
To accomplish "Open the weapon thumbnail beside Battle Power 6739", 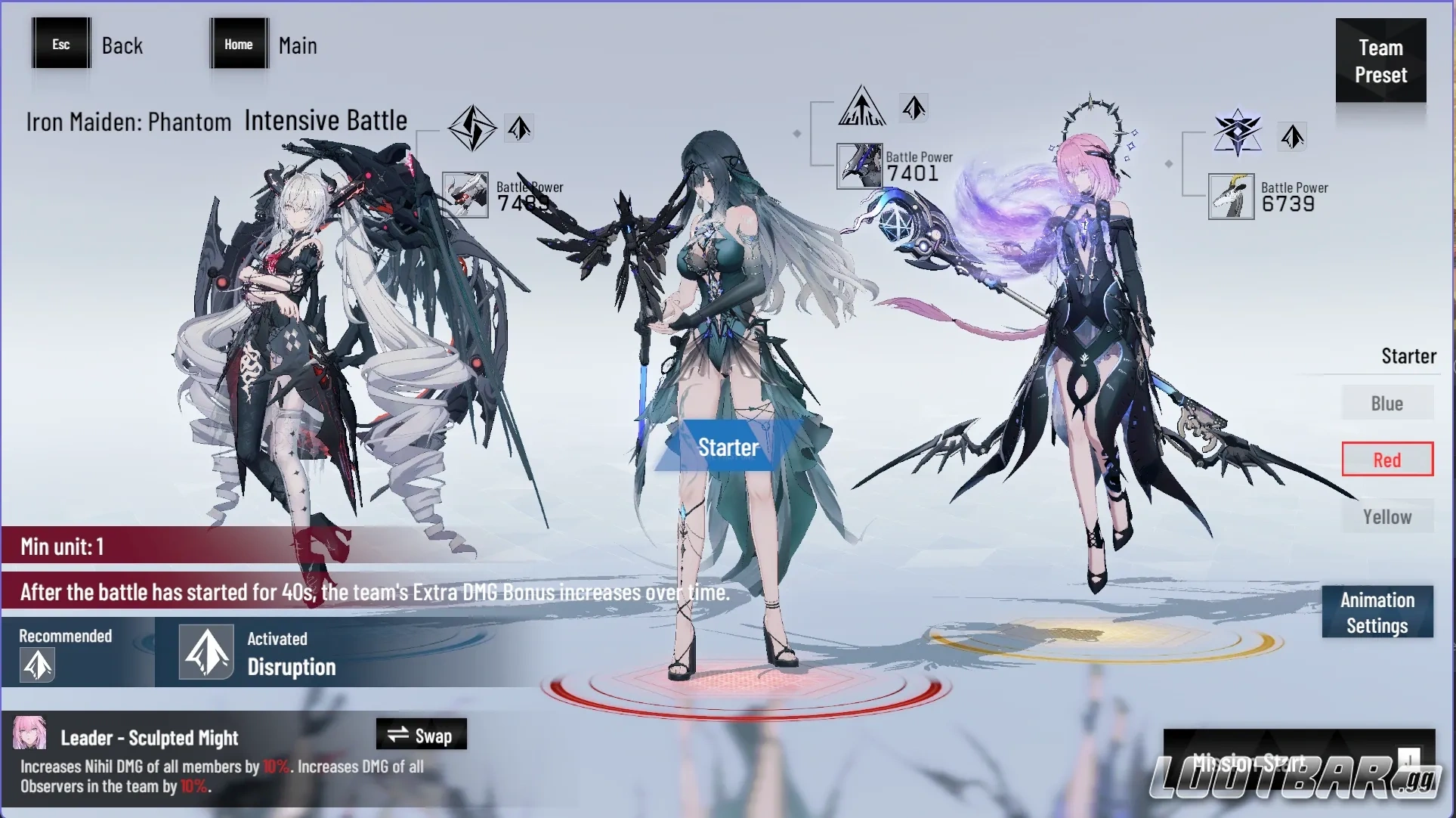I will coord(1231,197).
